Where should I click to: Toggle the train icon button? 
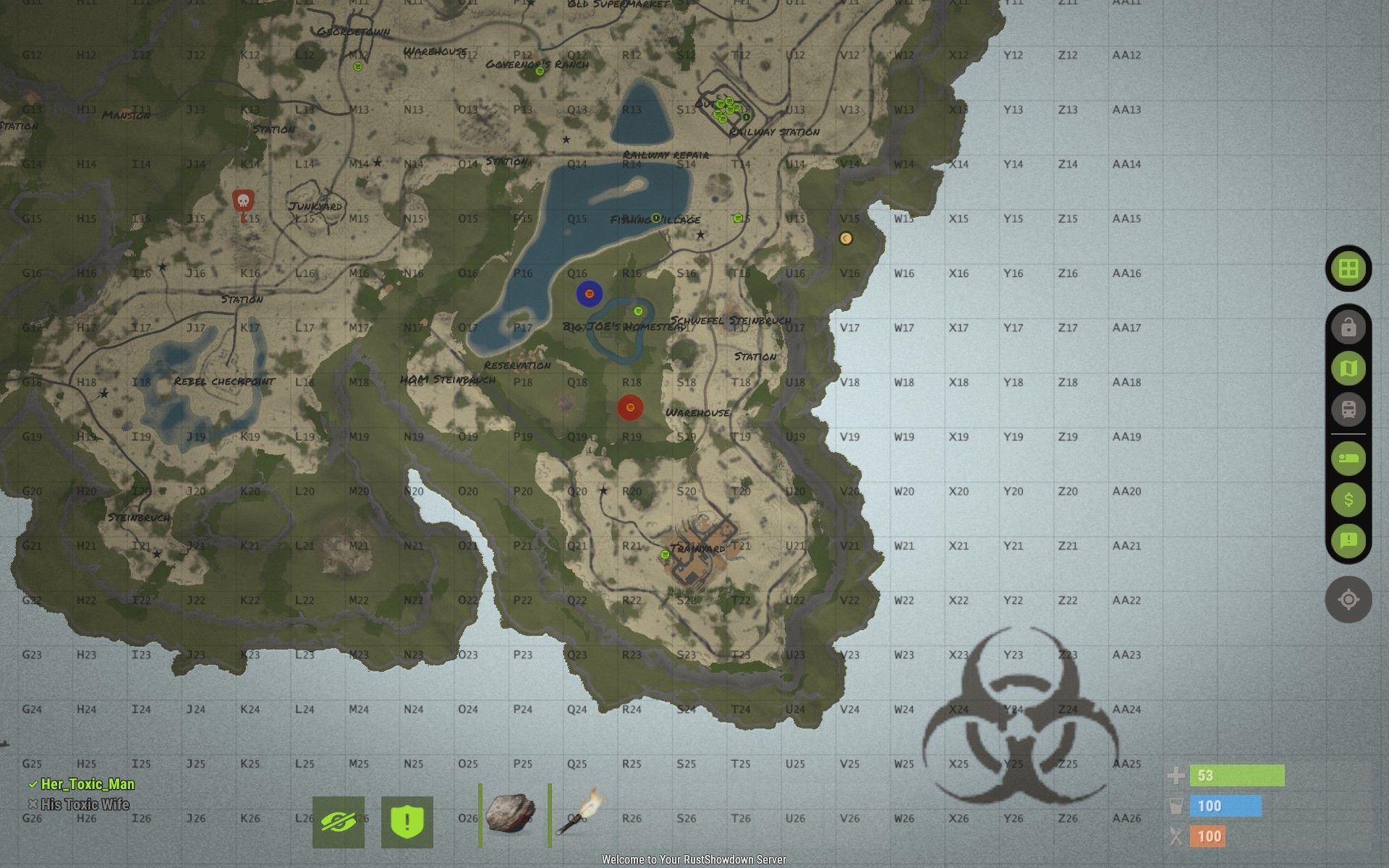coord(1348,409)
